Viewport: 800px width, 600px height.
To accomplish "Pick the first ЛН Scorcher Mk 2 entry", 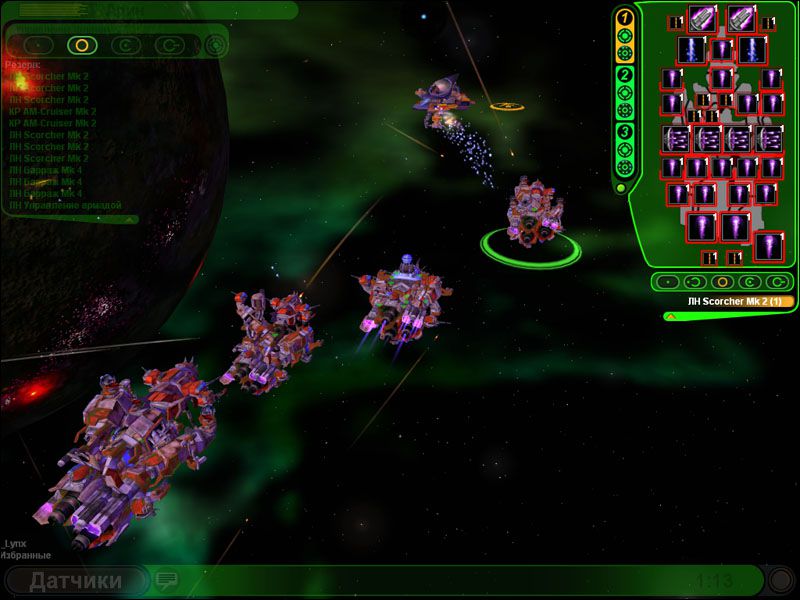I will click(50, 76).
